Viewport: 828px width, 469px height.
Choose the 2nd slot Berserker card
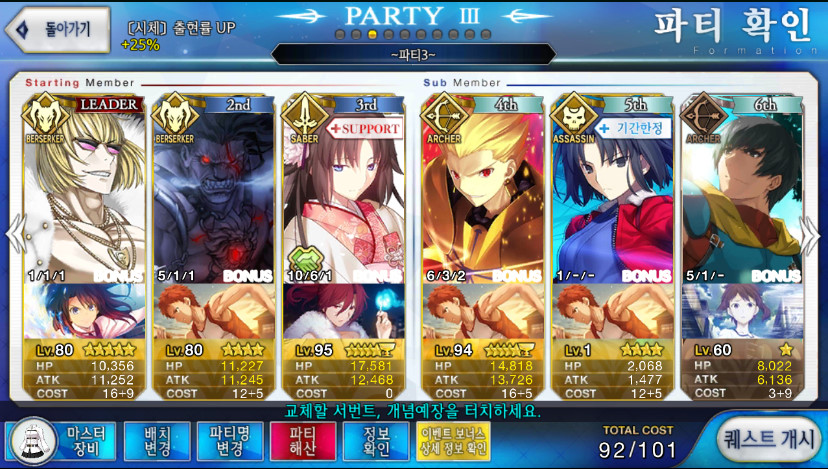214,190
